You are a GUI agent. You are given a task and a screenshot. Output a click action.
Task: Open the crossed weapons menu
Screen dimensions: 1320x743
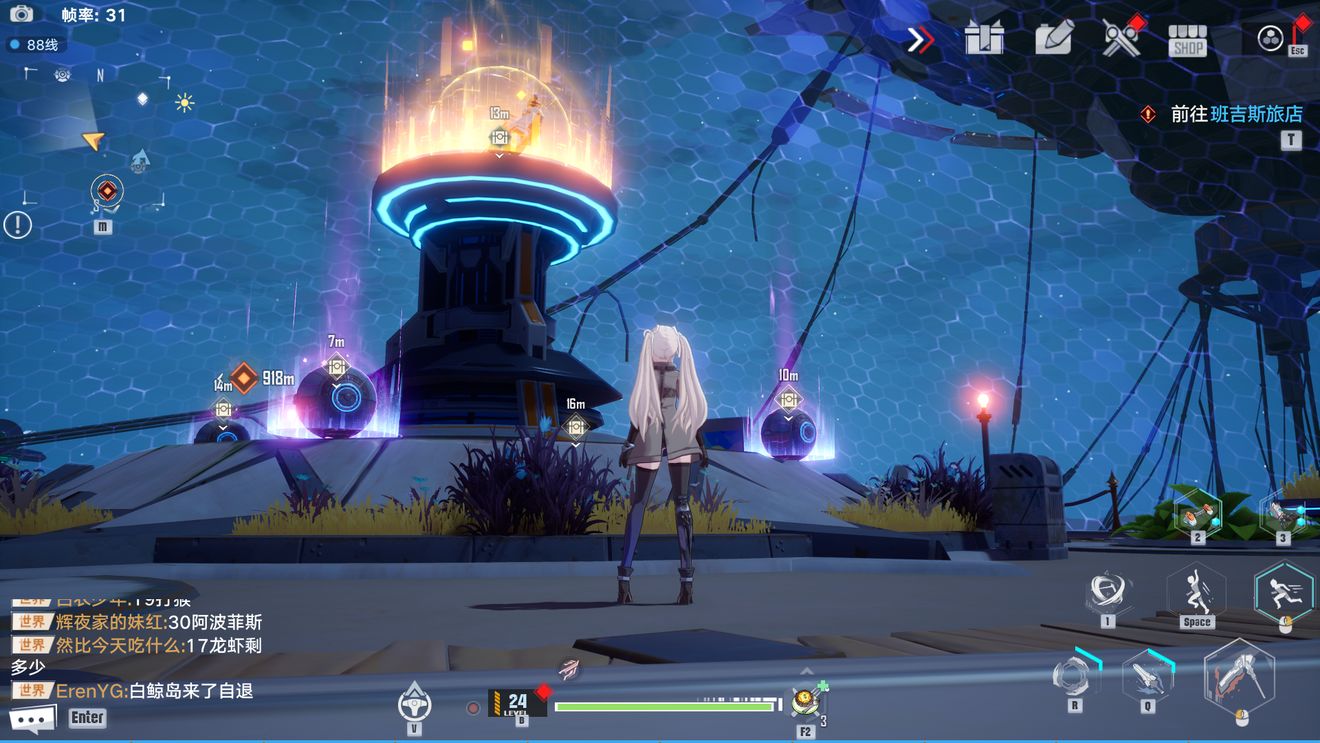click(x=1121, y=39)
